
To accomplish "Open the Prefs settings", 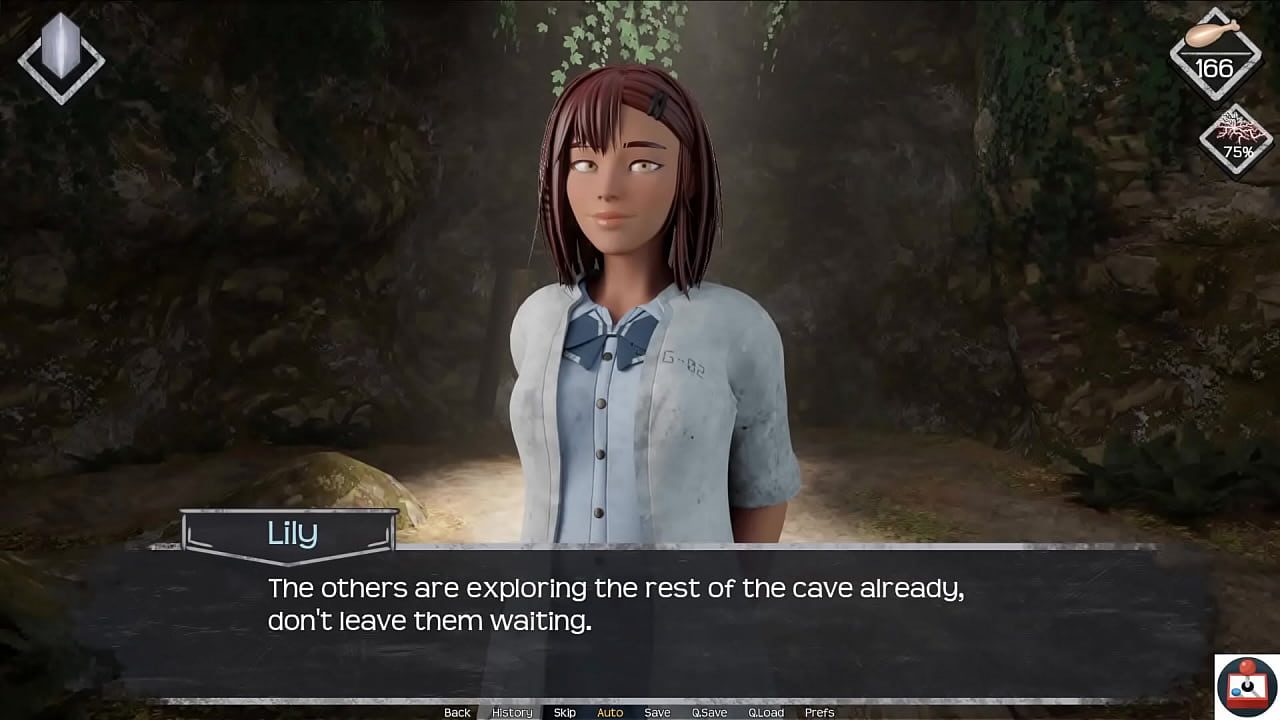I will tap(819, 712).
